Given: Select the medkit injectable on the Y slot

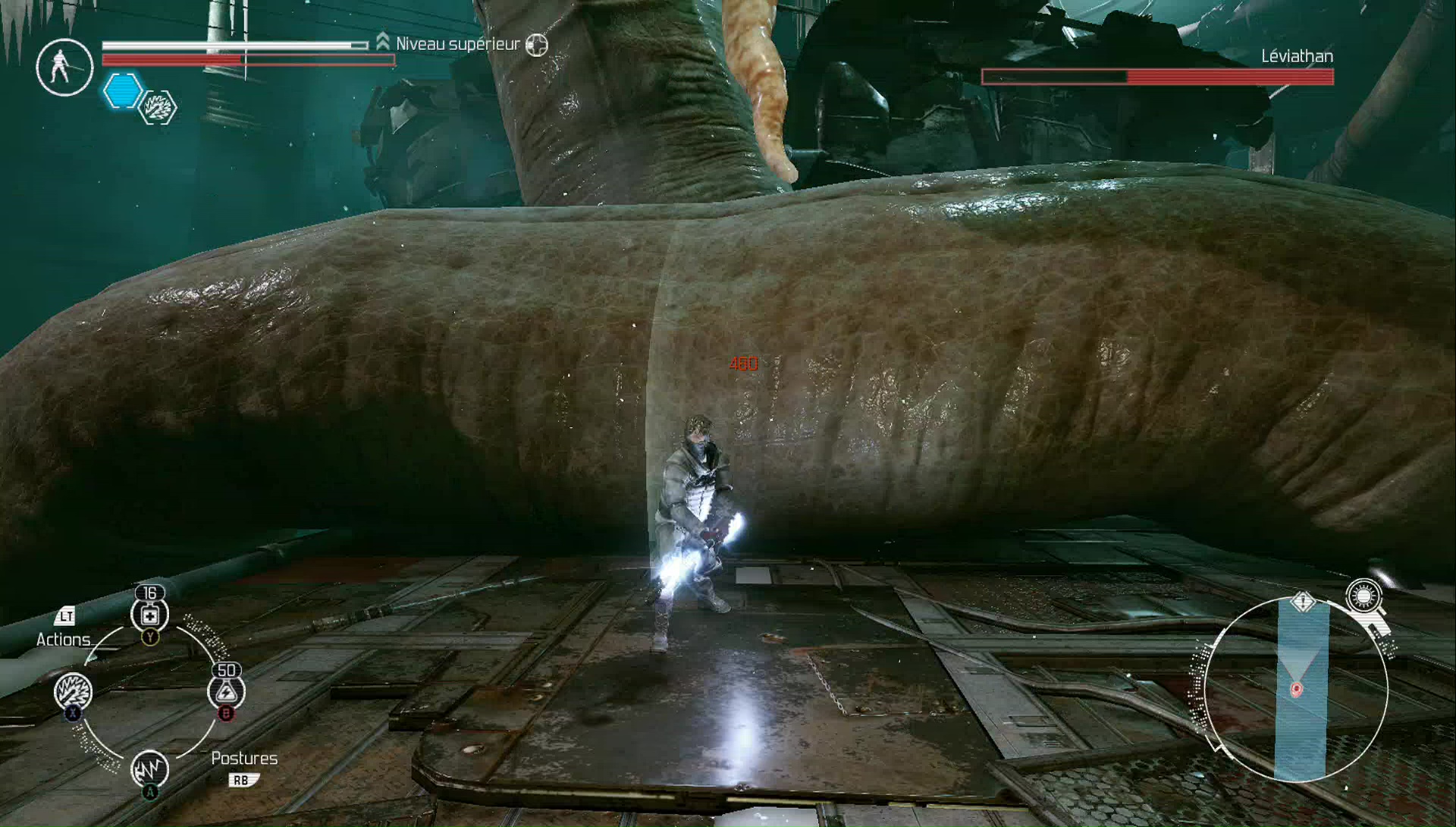Looking at the screenshot, I should (149, 616).
